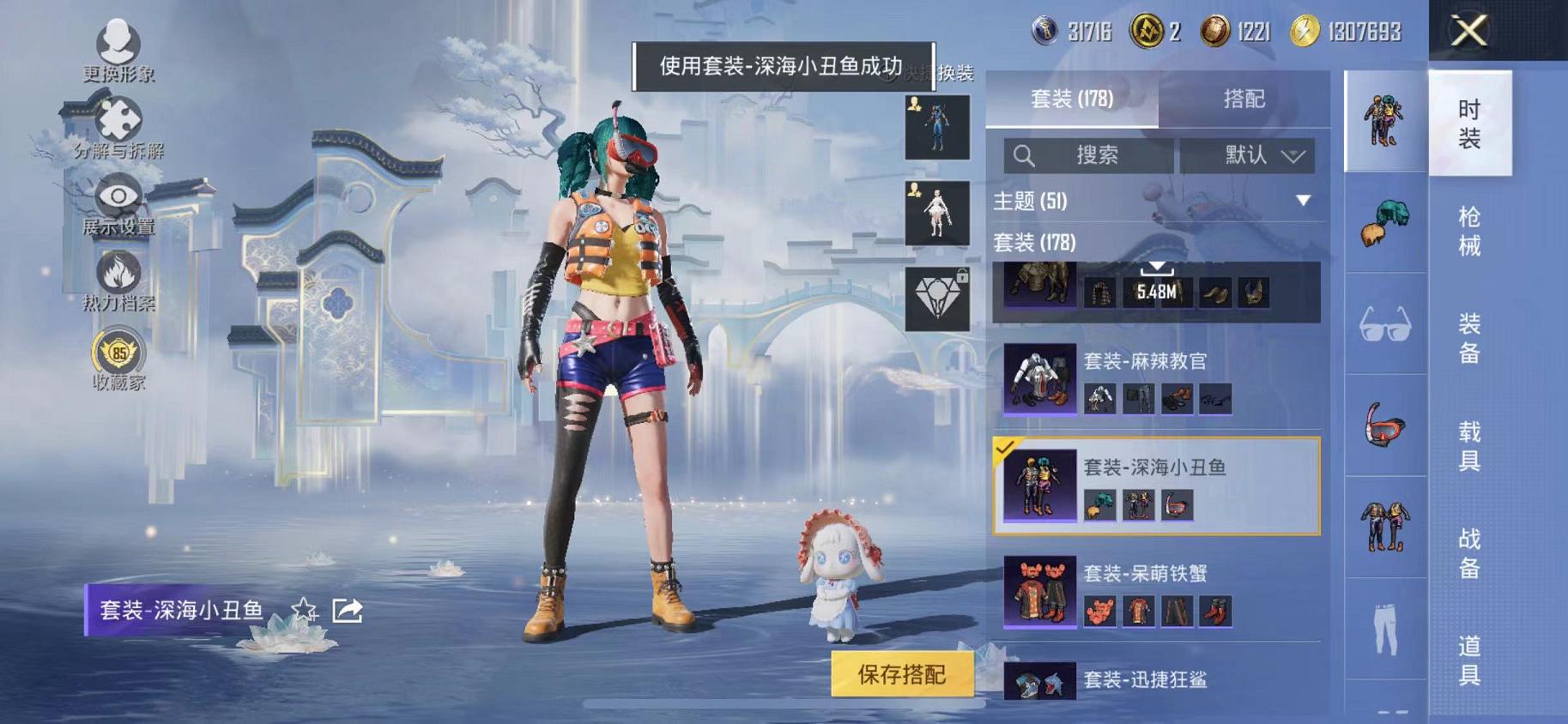Viewport: 1568px width, 724px height.
Task: Select the checked 套装-深海小丑鱼 entry
Action: pos(1154,485)
